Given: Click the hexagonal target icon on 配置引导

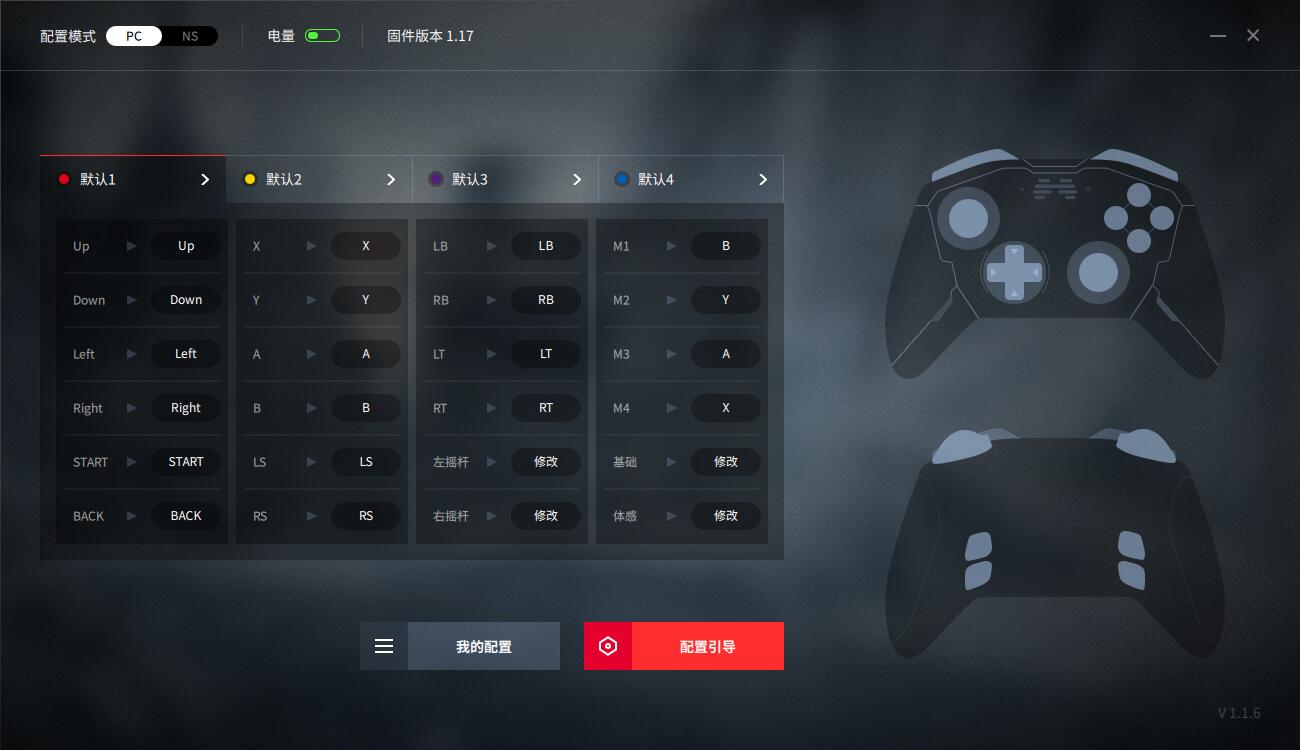Looking at the screenshot, I should tap(608, 646).
